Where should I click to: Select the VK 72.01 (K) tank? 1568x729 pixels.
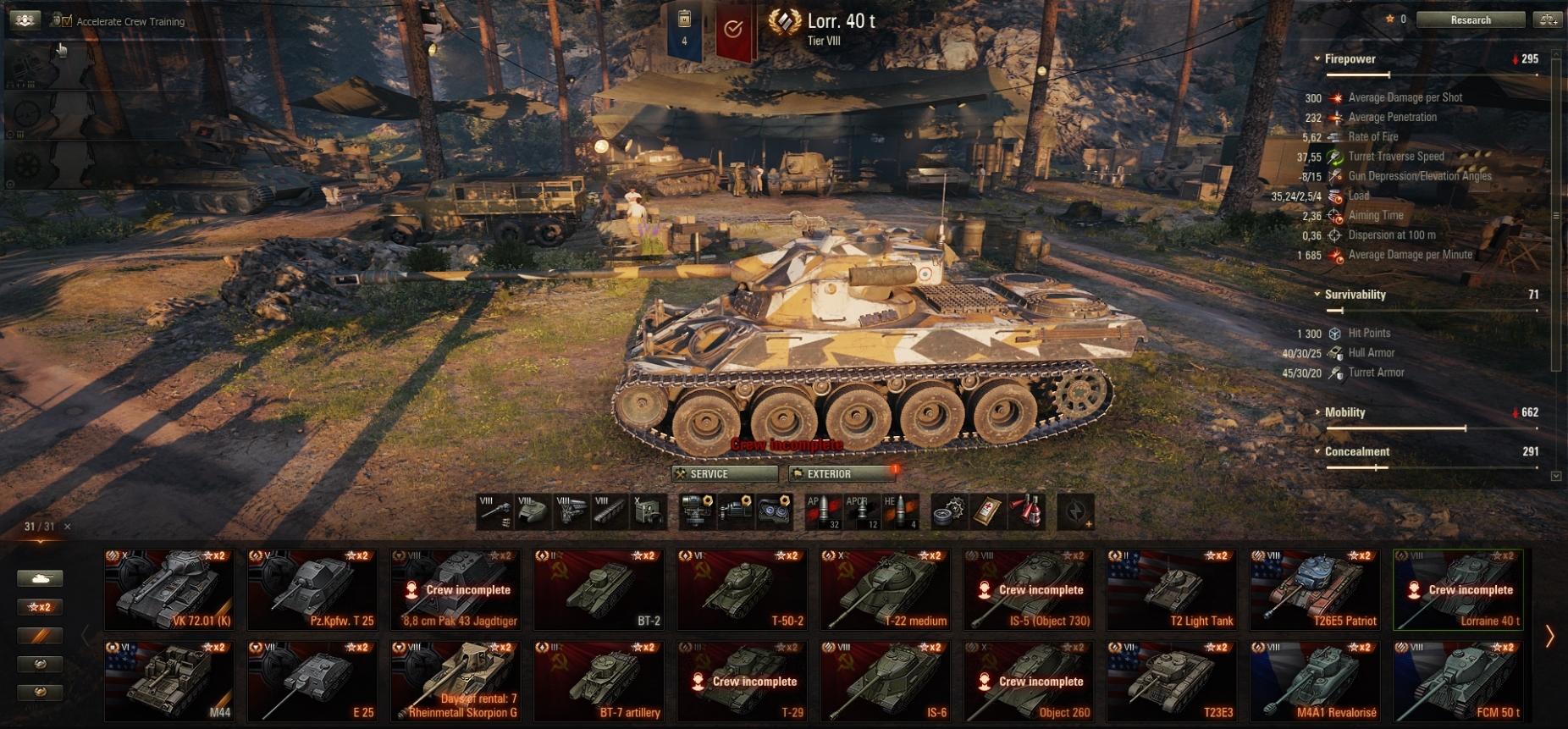tap(168, 589)
